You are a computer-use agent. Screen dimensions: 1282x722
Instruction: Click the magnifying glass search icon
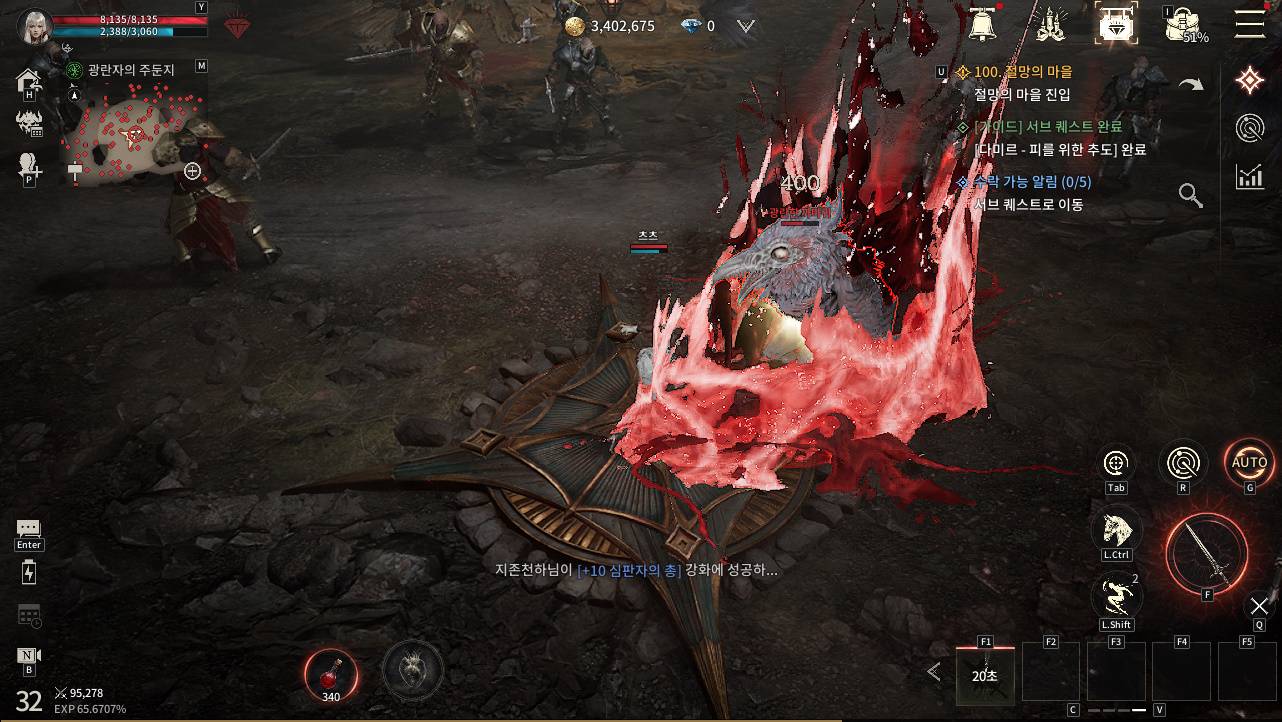point(1190,195)
